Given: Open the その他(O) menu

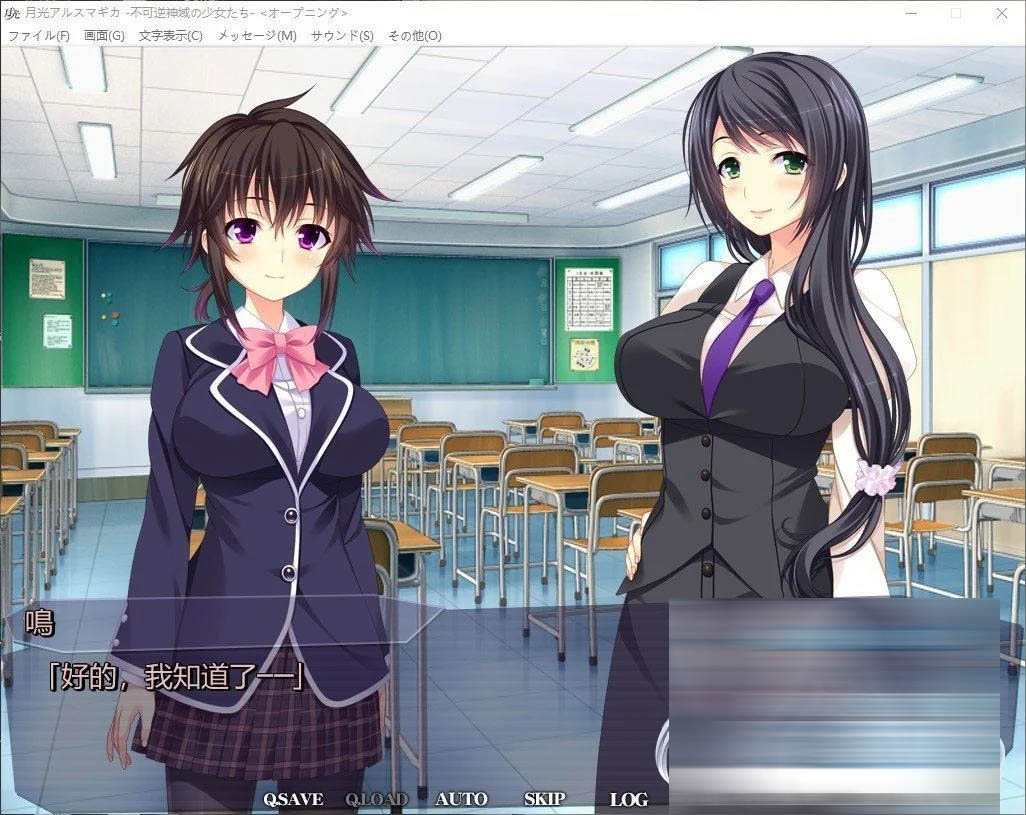Looking at the screenshot, I should coord(414,36).
